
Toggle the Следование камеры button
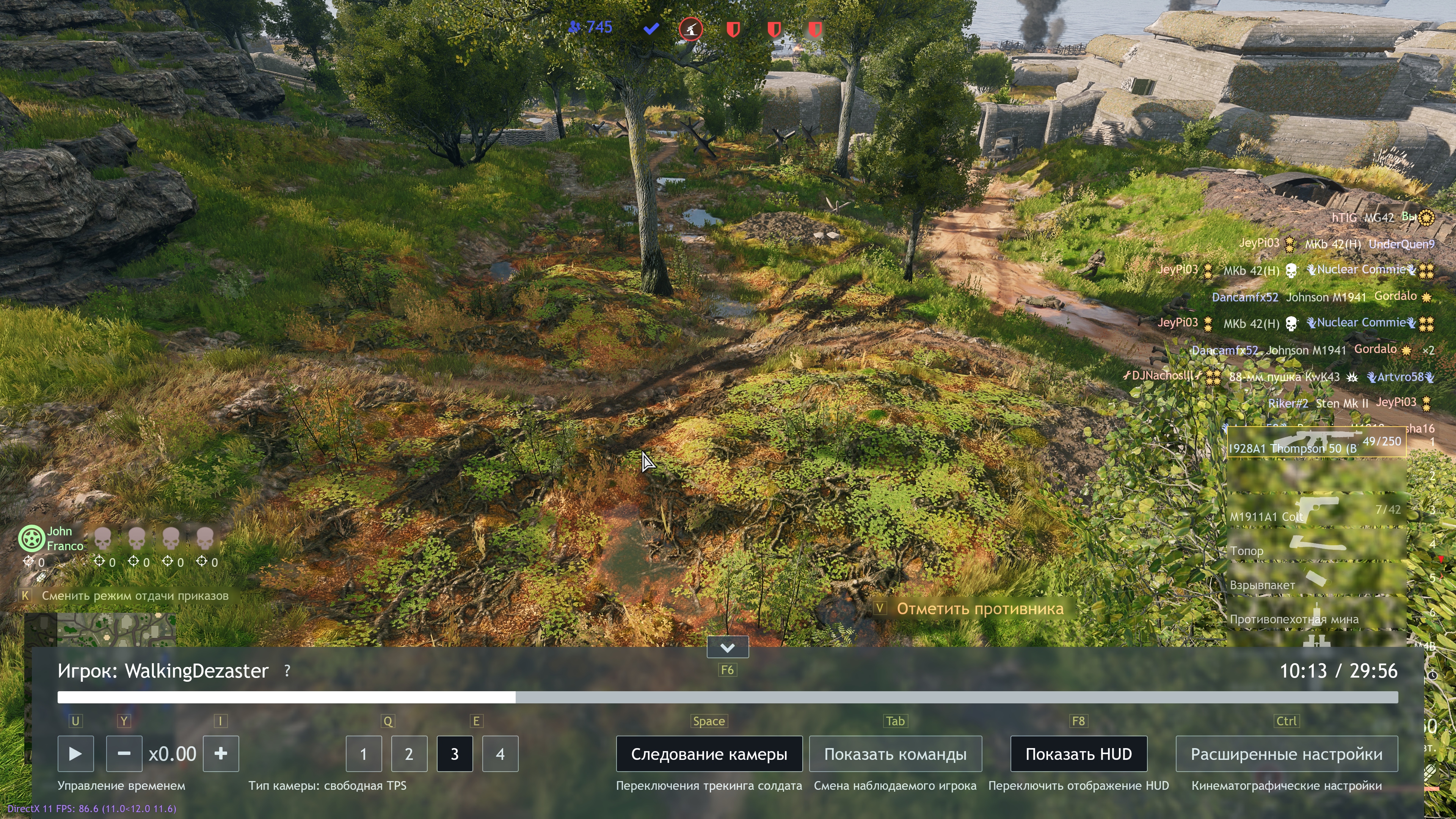(x=709, y=753)
